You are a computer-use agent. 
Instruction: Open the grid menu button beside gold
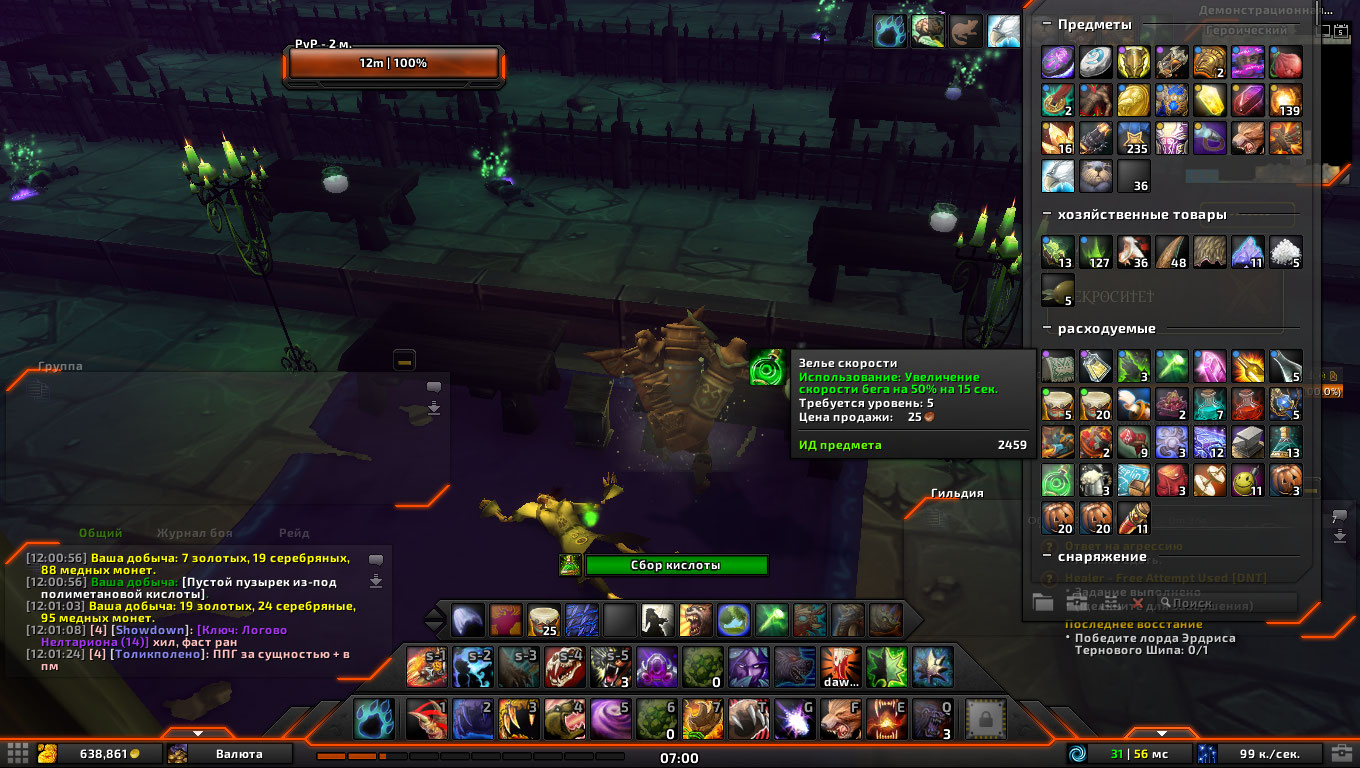tap(17, 753)
